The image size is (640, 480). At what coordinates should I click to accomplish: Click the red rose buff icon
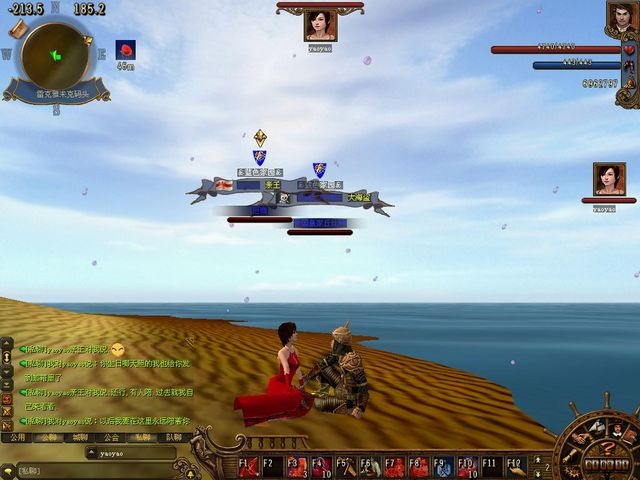coord(125,49)
